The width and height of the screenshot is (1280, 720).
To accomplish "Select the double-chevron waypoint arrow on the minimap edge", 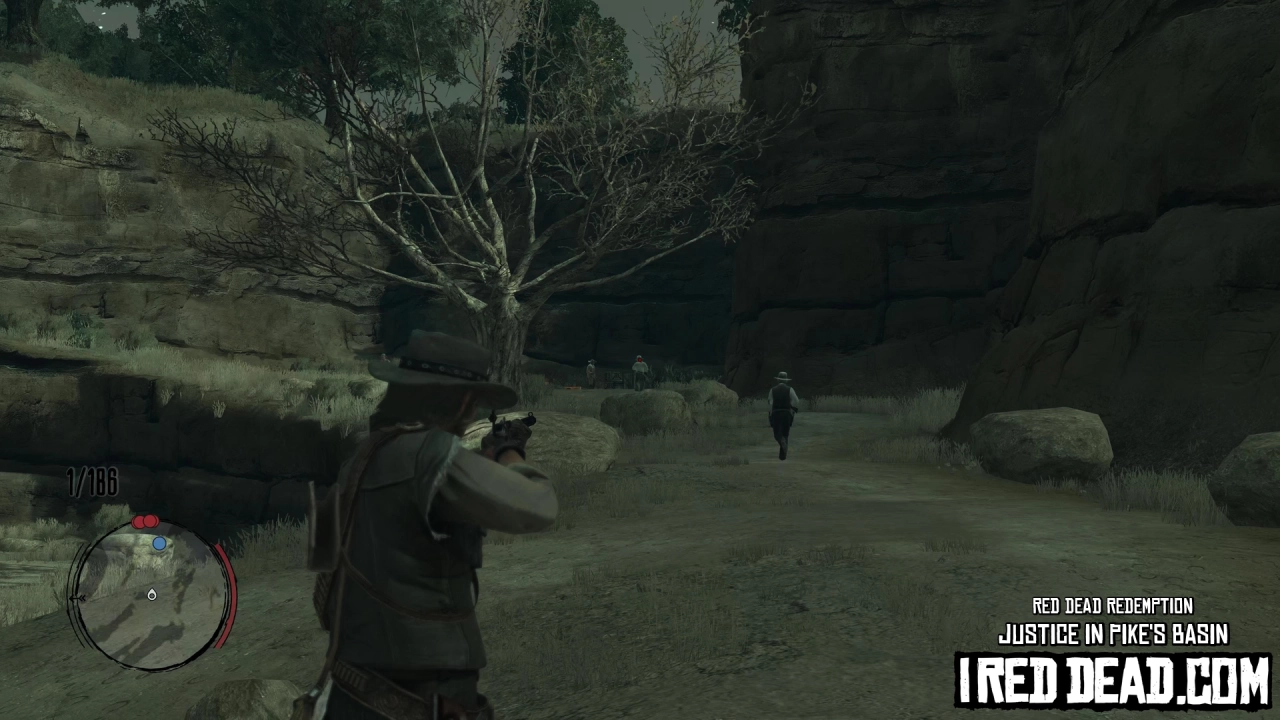I will [80, 597].
